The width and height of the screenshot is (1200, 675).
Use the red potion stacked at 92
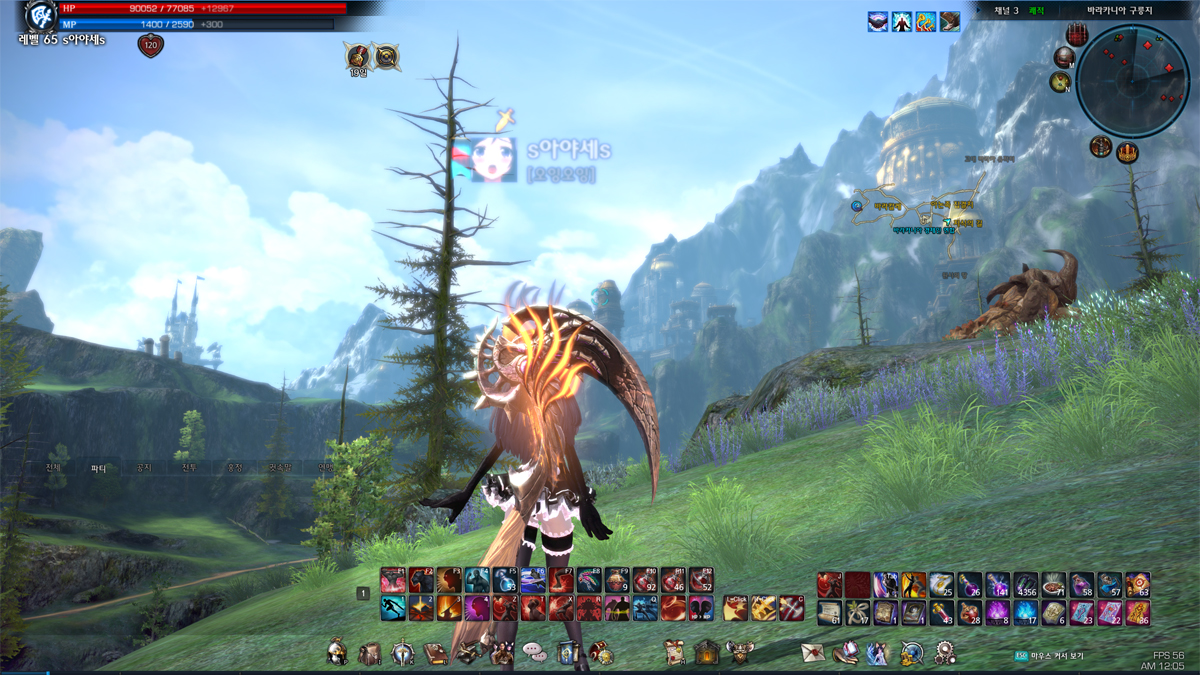pos(645,581)
